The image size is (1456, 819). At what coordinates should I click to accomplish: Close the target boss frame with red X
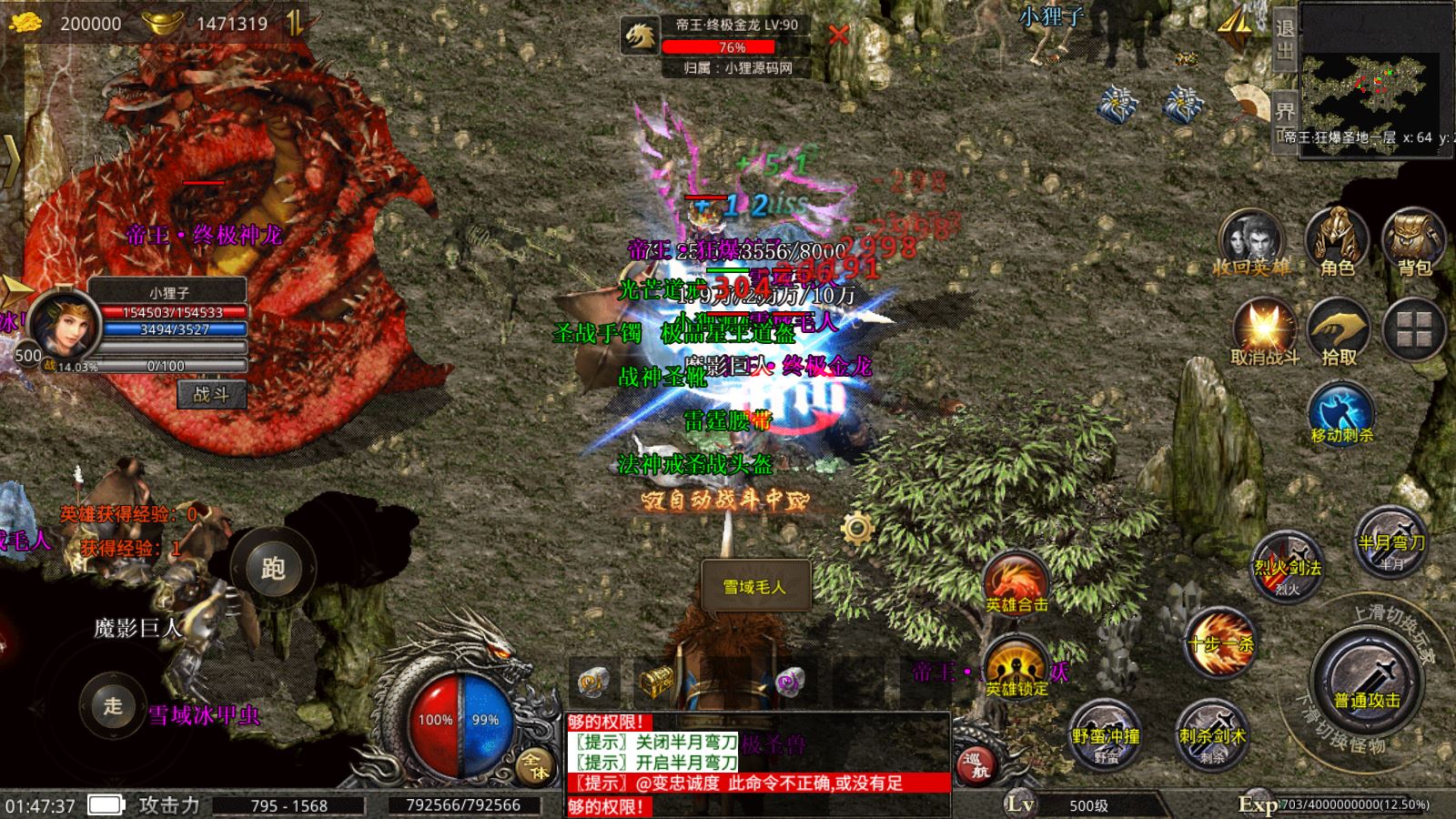tap(838, 35)
